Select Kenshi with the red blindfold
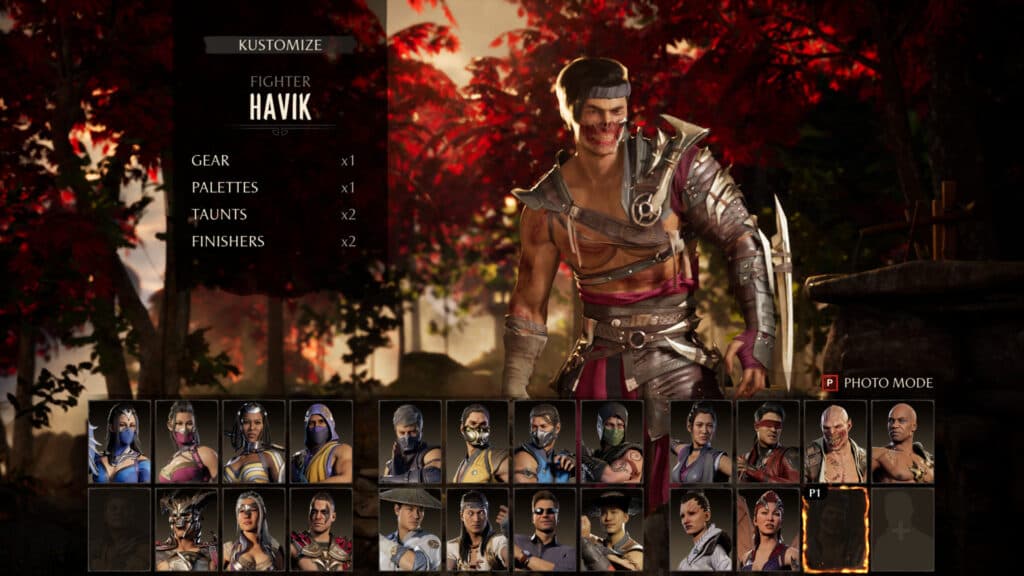The height and width of the screenshot is (576, 1024). click(x=768, y=442)
